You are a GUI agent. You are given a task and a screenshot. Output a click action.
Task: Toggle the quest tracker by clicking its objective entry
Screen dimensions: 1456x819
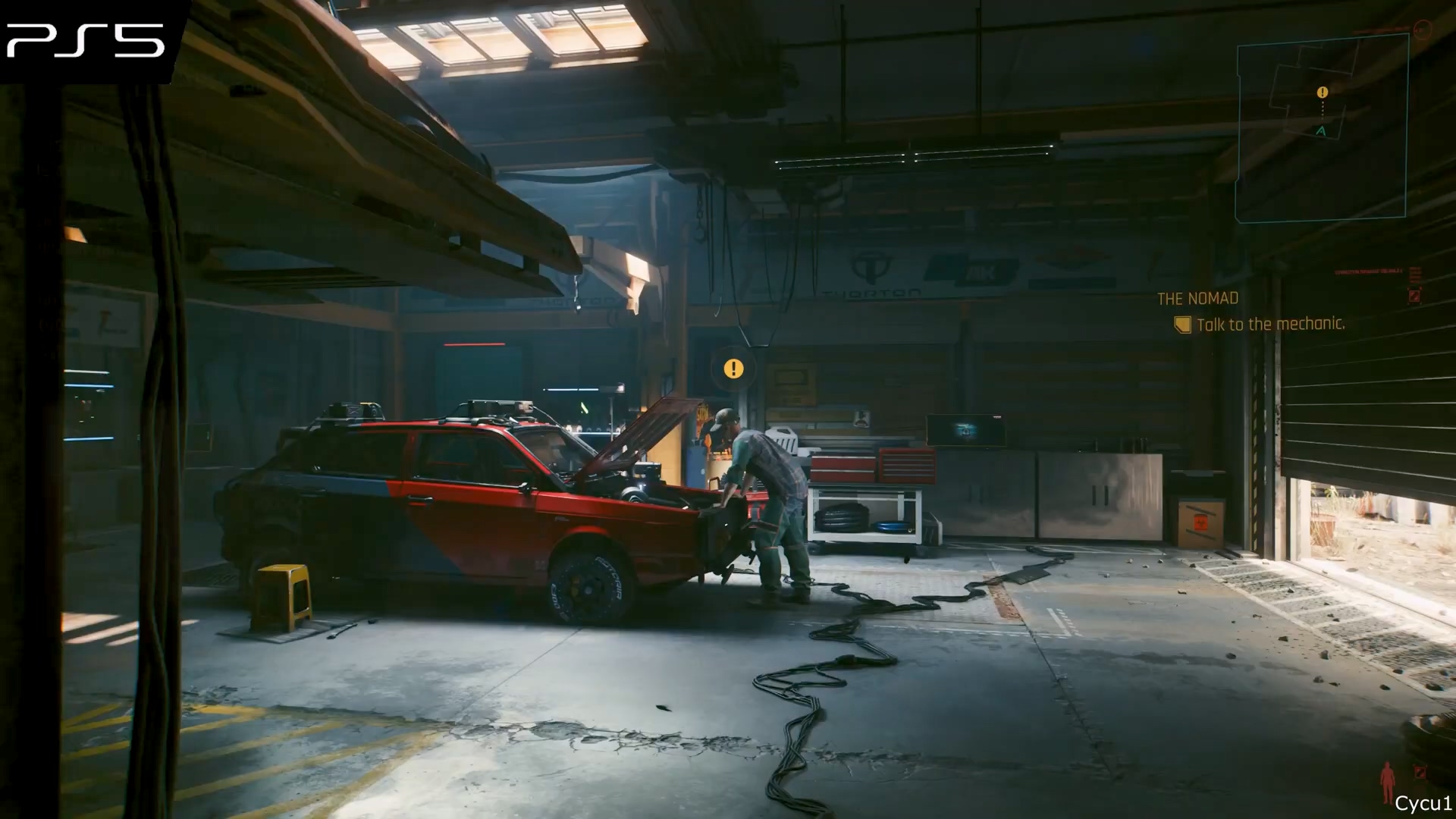click(1269, 325)
